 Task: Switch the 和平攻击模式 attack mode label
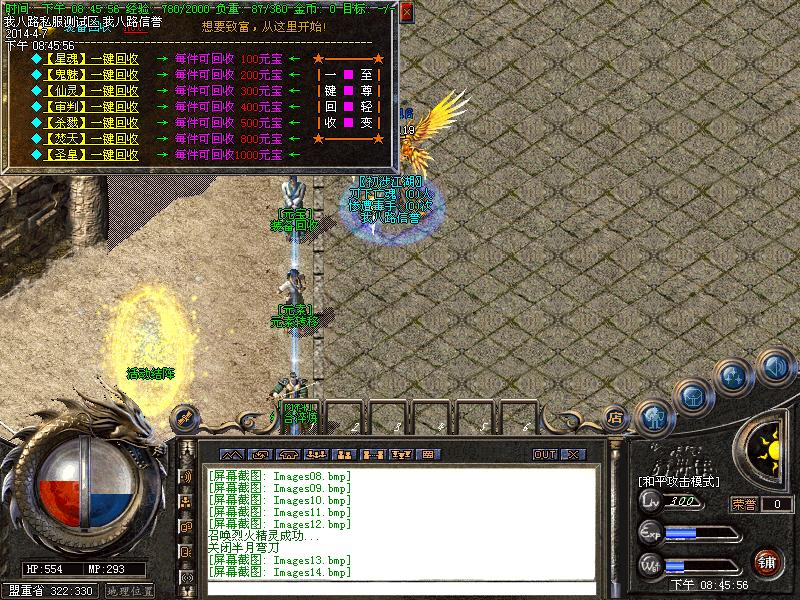680,481
